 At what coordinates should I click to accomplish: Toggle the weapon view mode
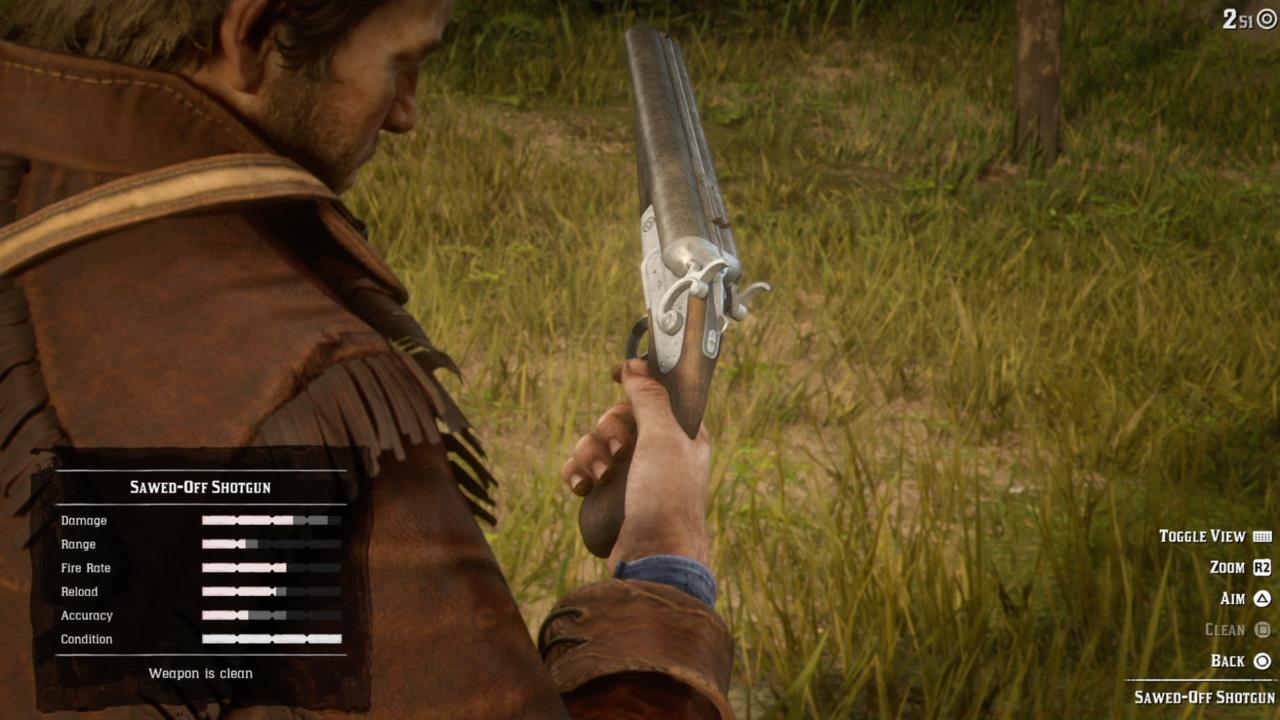(x=1204, y=536)
